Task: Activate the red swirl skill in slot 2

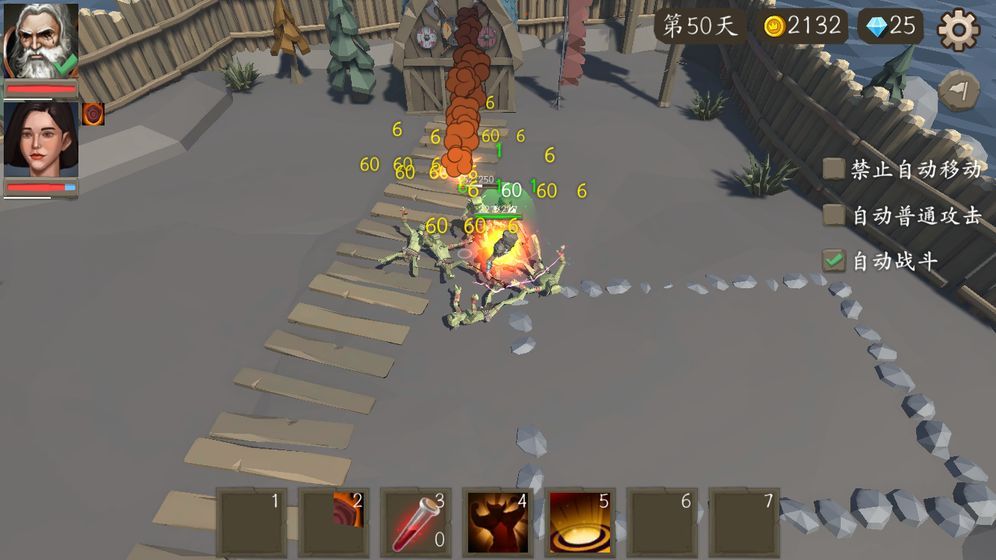Action: [x=334, y=522]
